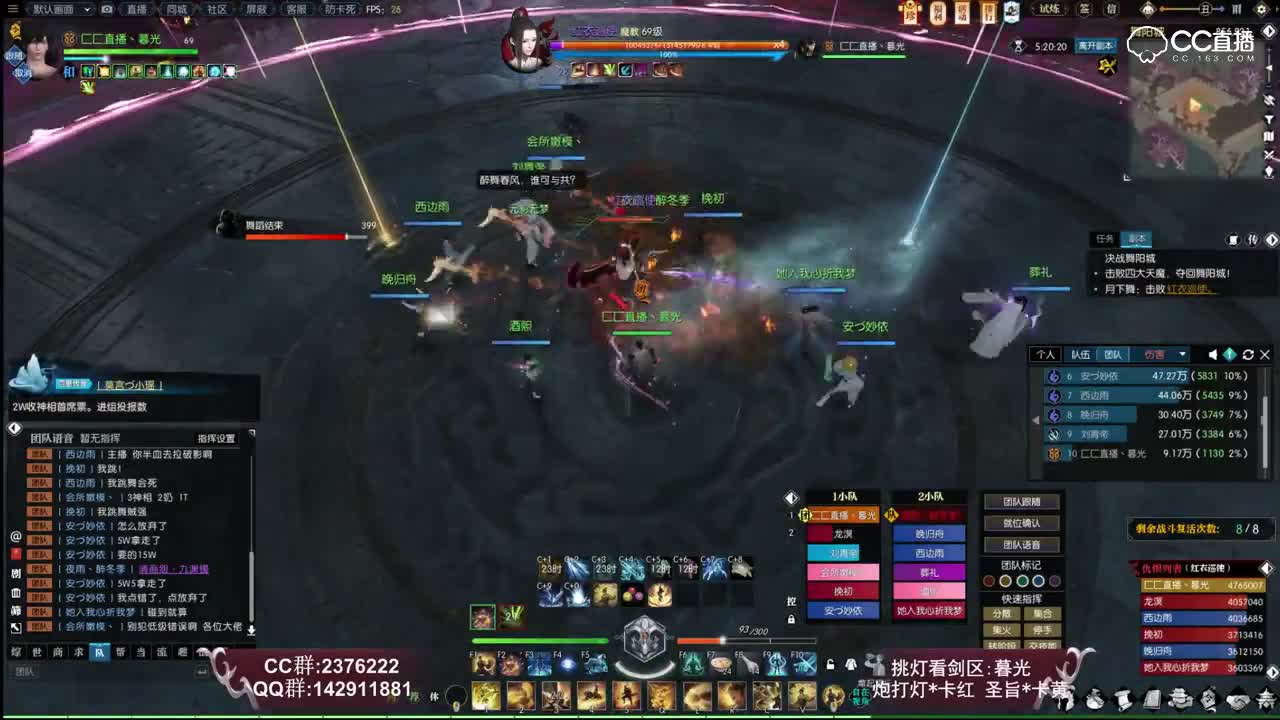This screenshot has height=720, width=1280.
Task: Open the 默认画面 view dropdown at top-left
Action: click(x=55, y=9)
